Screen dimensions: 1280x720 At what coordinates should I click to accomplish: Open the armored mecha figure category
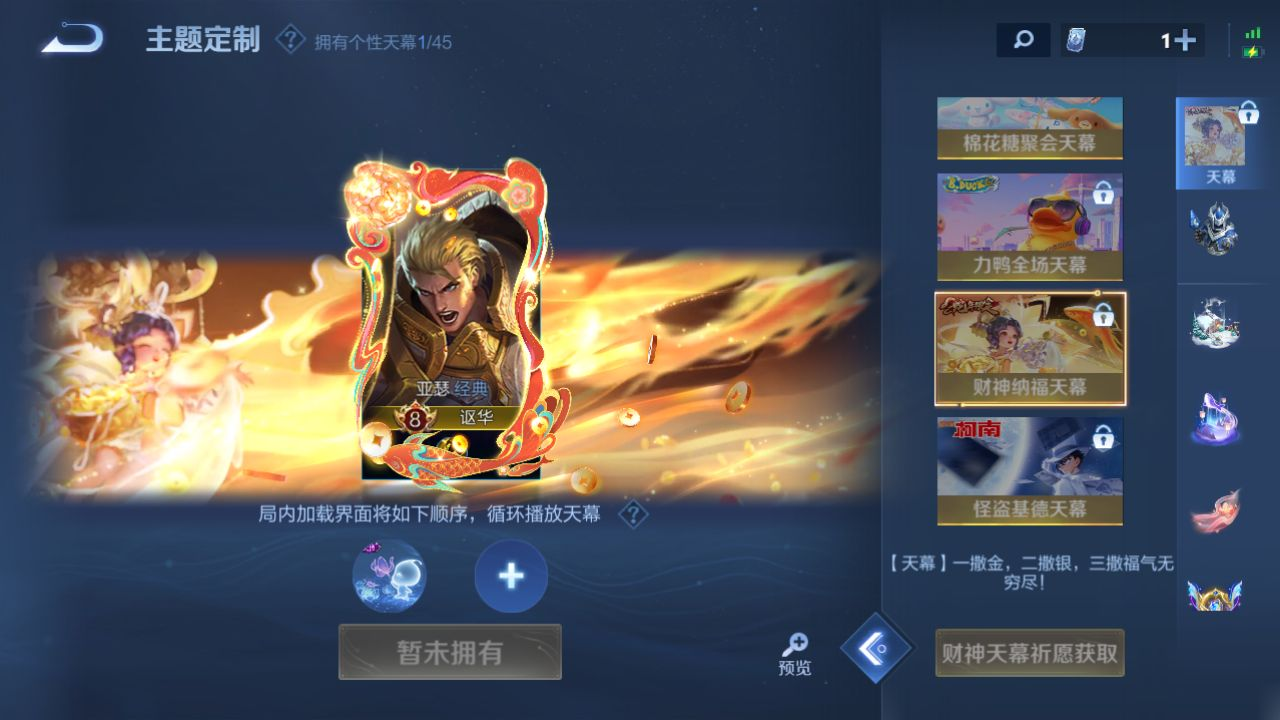click(x=1215, y=229)
